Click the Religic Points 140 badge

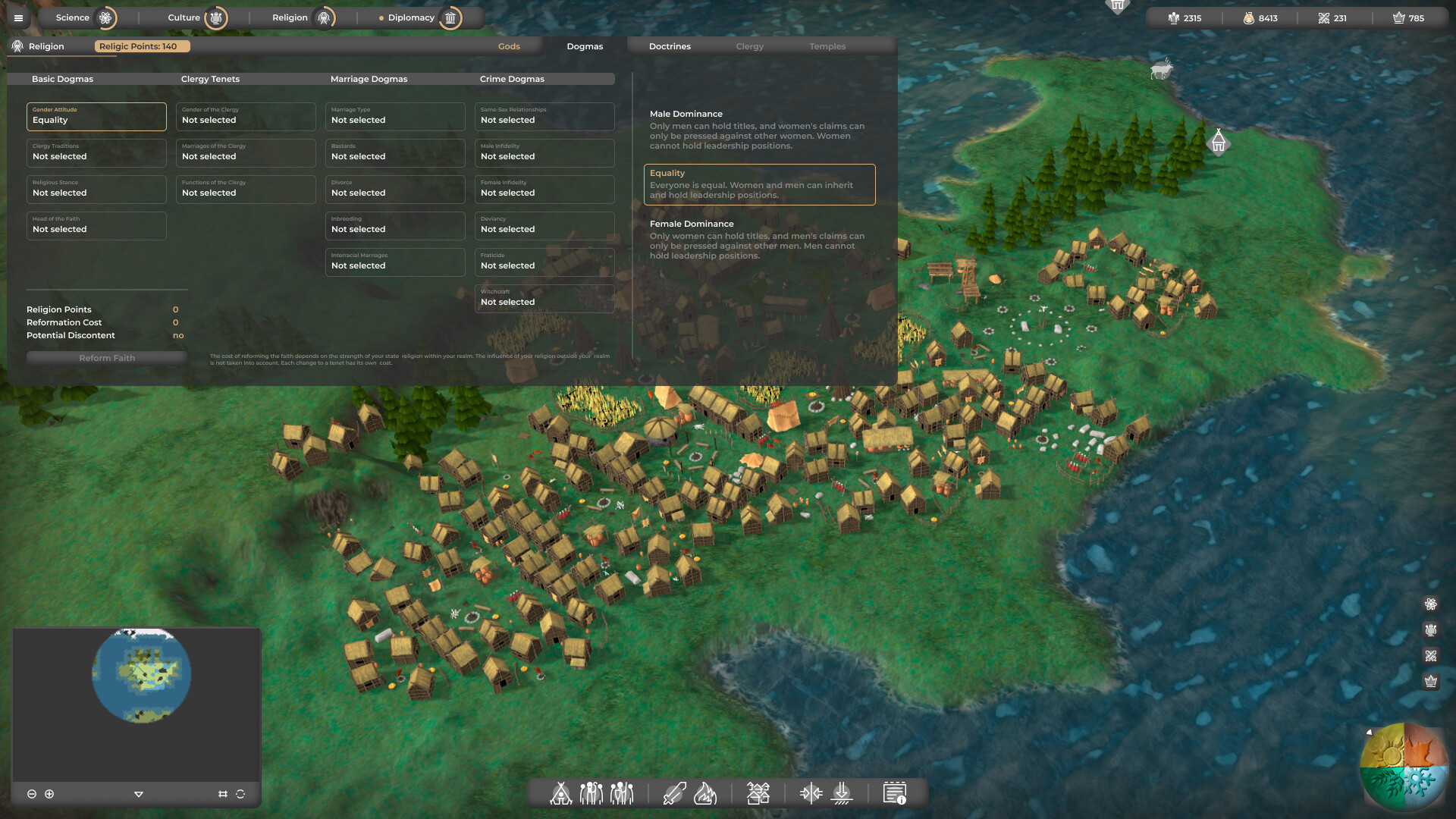(141, 45)
